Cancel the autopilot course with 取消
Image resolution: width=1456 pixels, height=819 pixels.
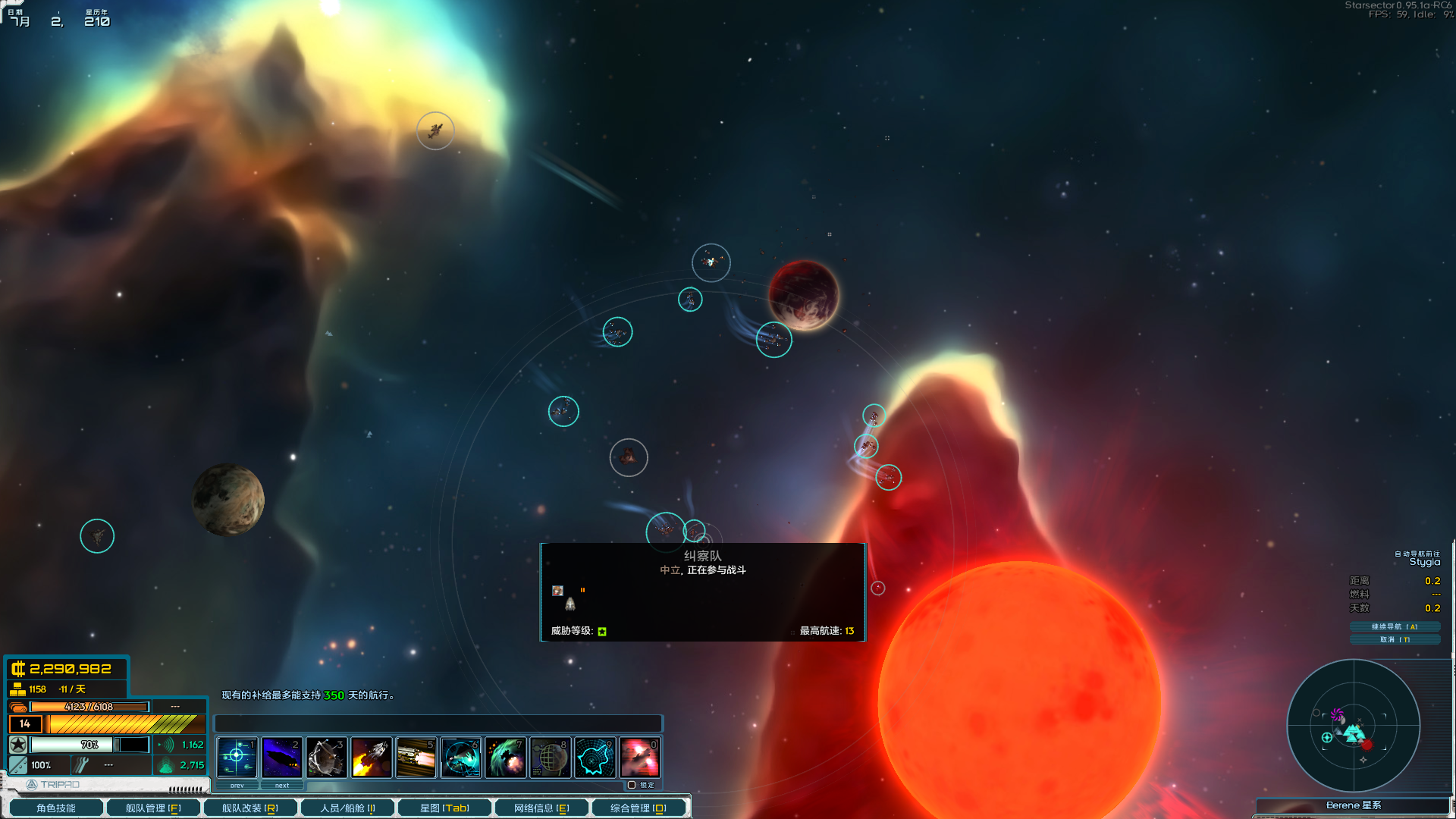pyautogui.click(x=1394, y=639)
